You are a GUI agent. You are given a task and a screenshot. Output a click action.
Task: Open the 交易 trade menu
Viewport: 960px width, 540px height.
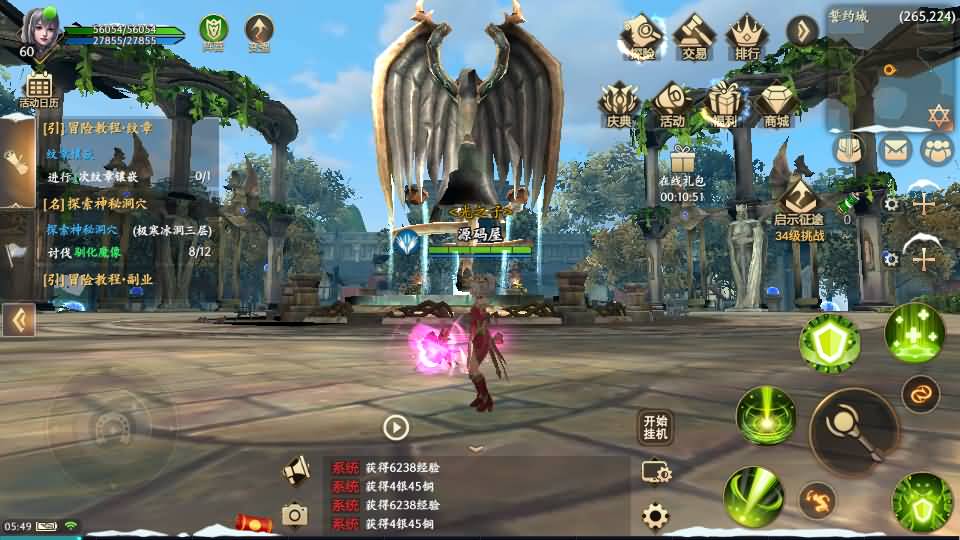(693, 36)
